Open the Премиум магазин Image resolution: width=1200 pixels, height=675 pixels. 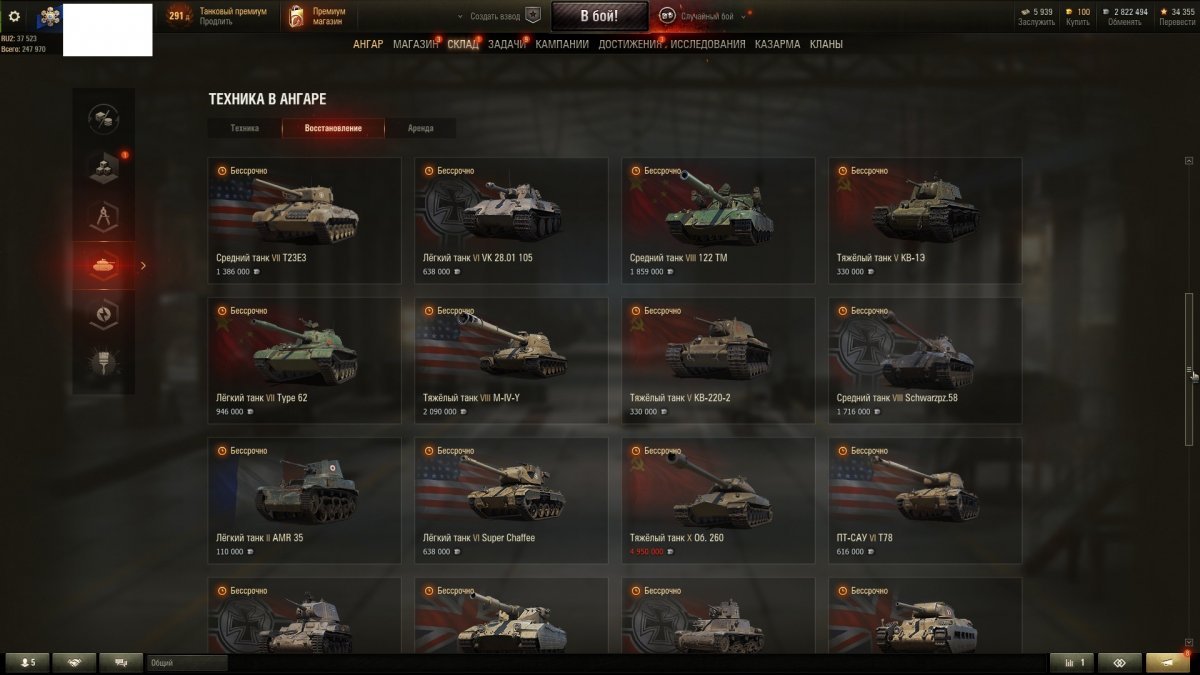(320, 16)
